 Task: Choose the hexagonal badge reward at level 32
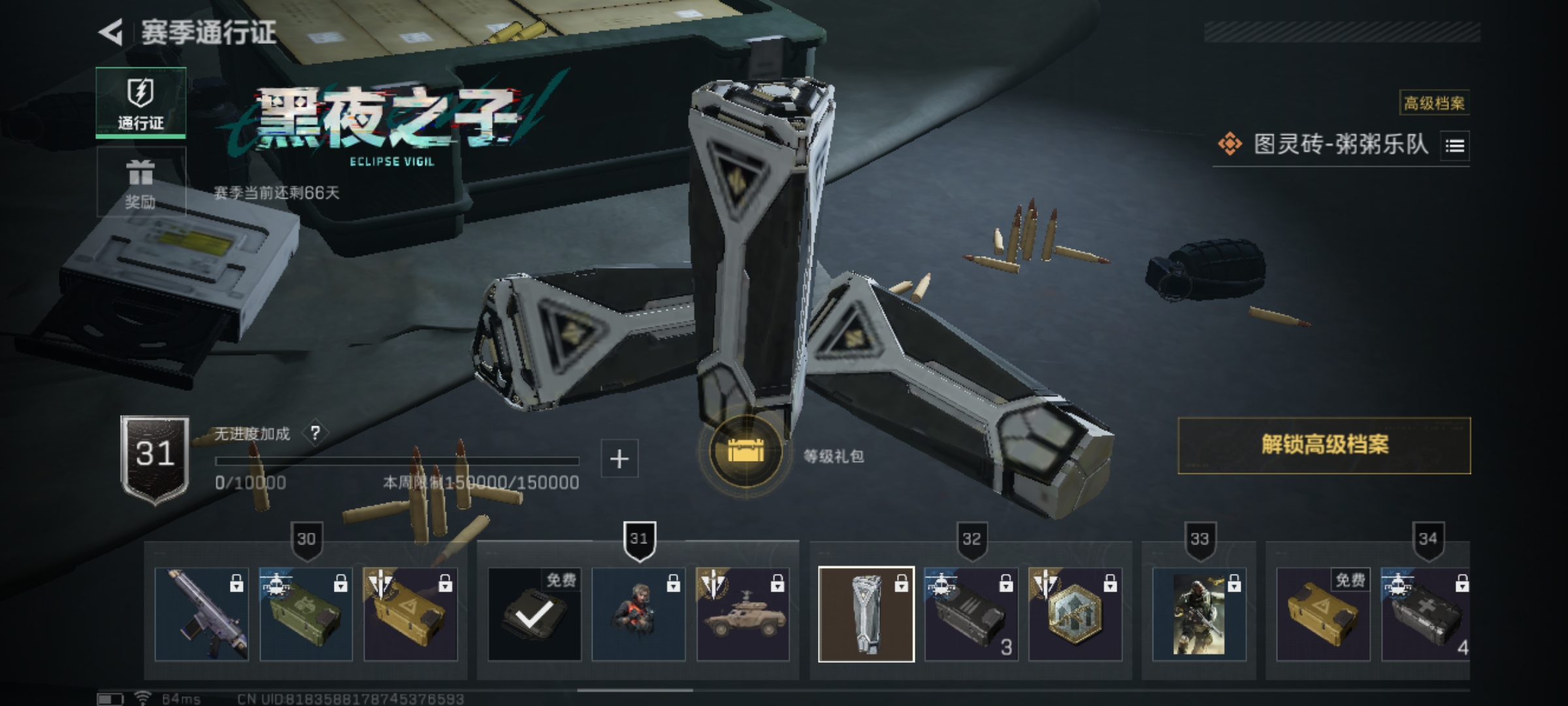(1075, 614)
